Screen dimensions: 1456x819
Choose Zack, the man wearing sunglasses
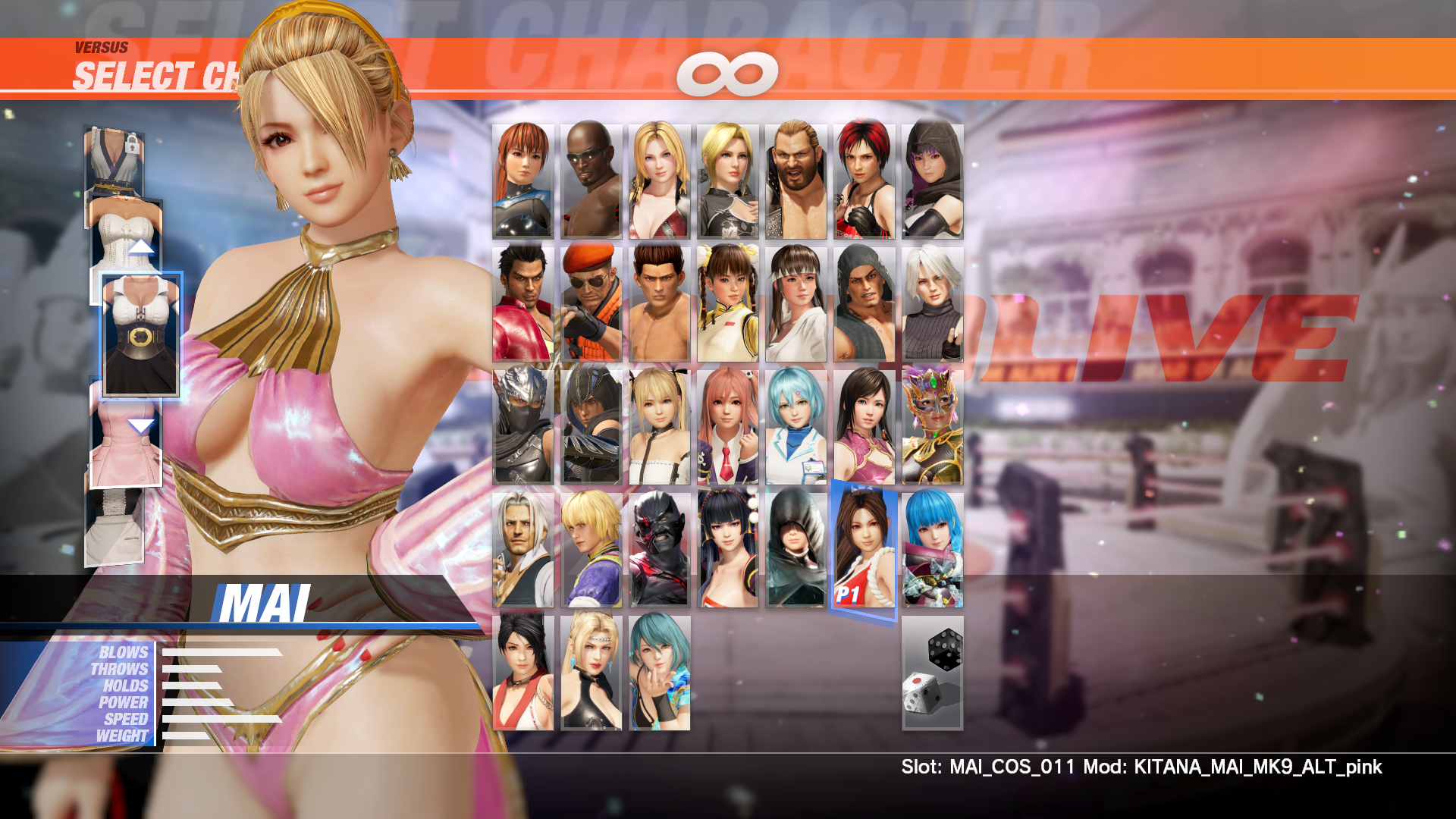(x=591, y=181)
